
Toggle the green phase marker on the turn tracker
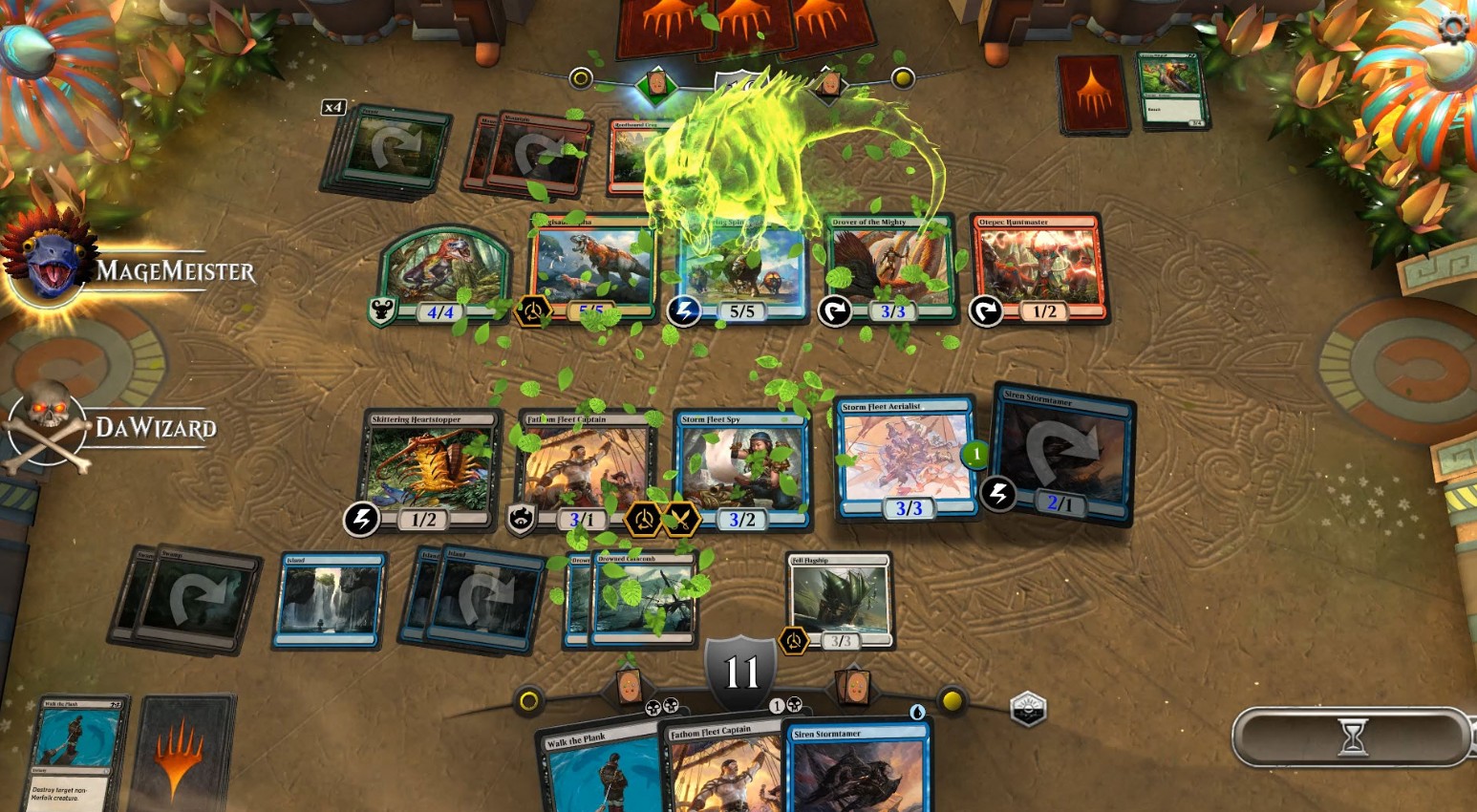coord(655,82)
